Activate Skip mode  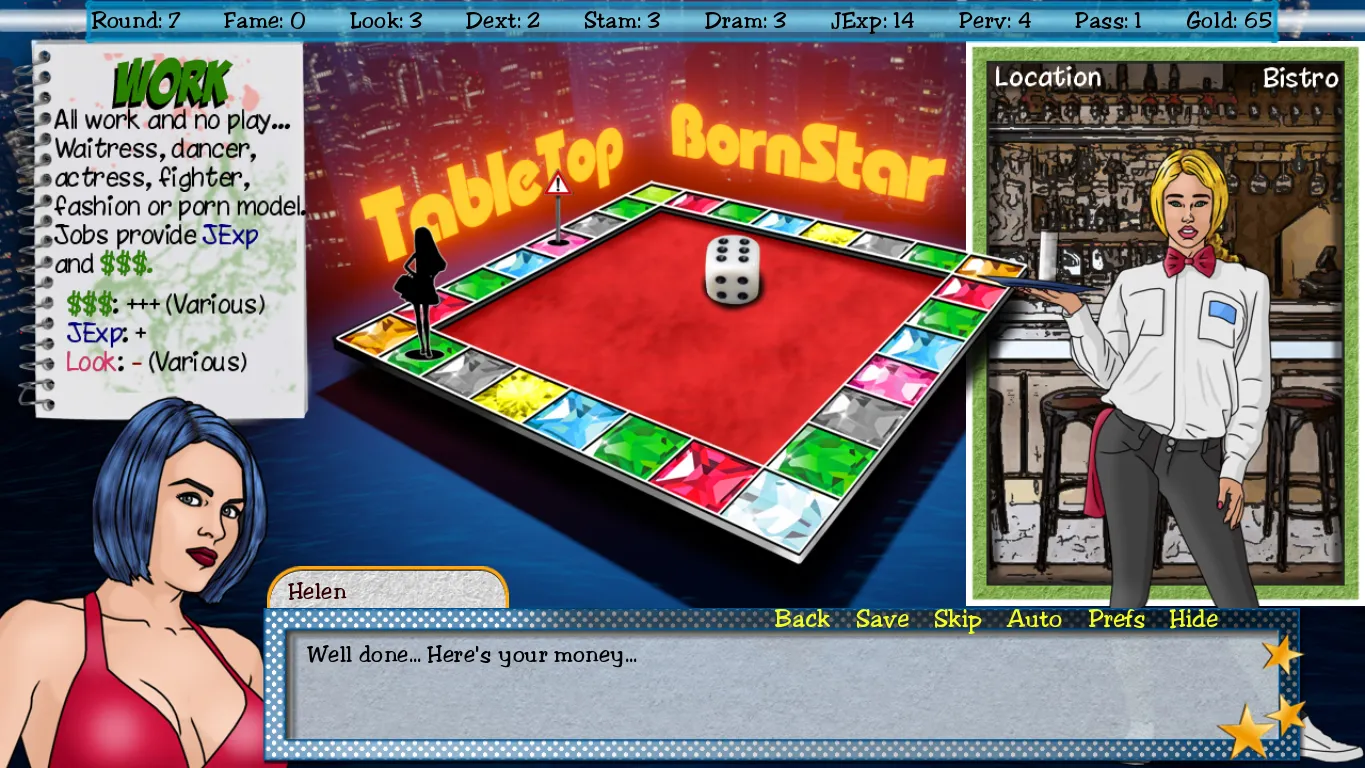tap(957, 619)
